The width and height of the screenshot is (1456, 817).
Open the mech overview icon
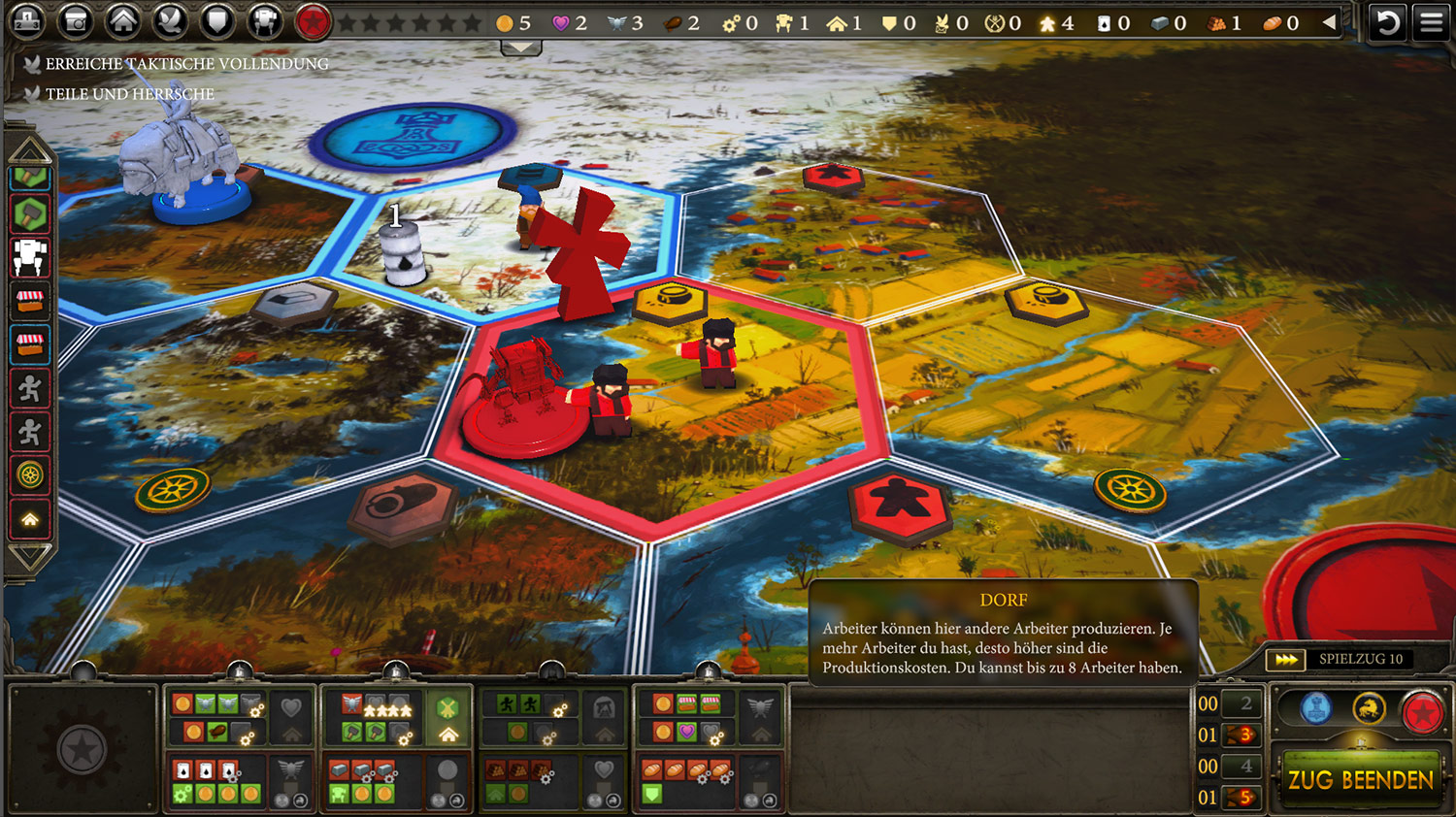click(x=264, y=21)
